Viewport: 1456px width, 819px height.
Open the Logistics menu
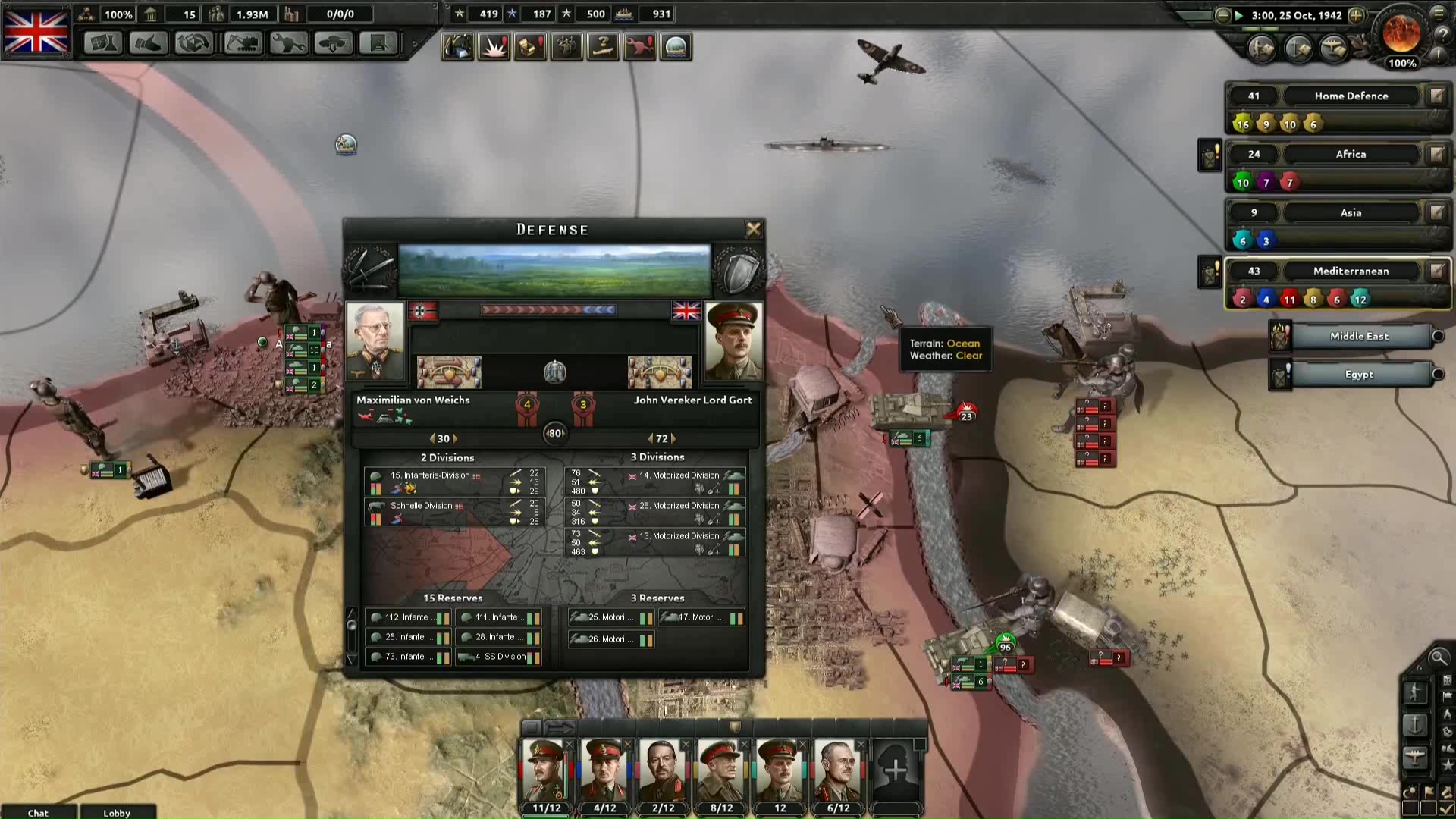(378, 44)
